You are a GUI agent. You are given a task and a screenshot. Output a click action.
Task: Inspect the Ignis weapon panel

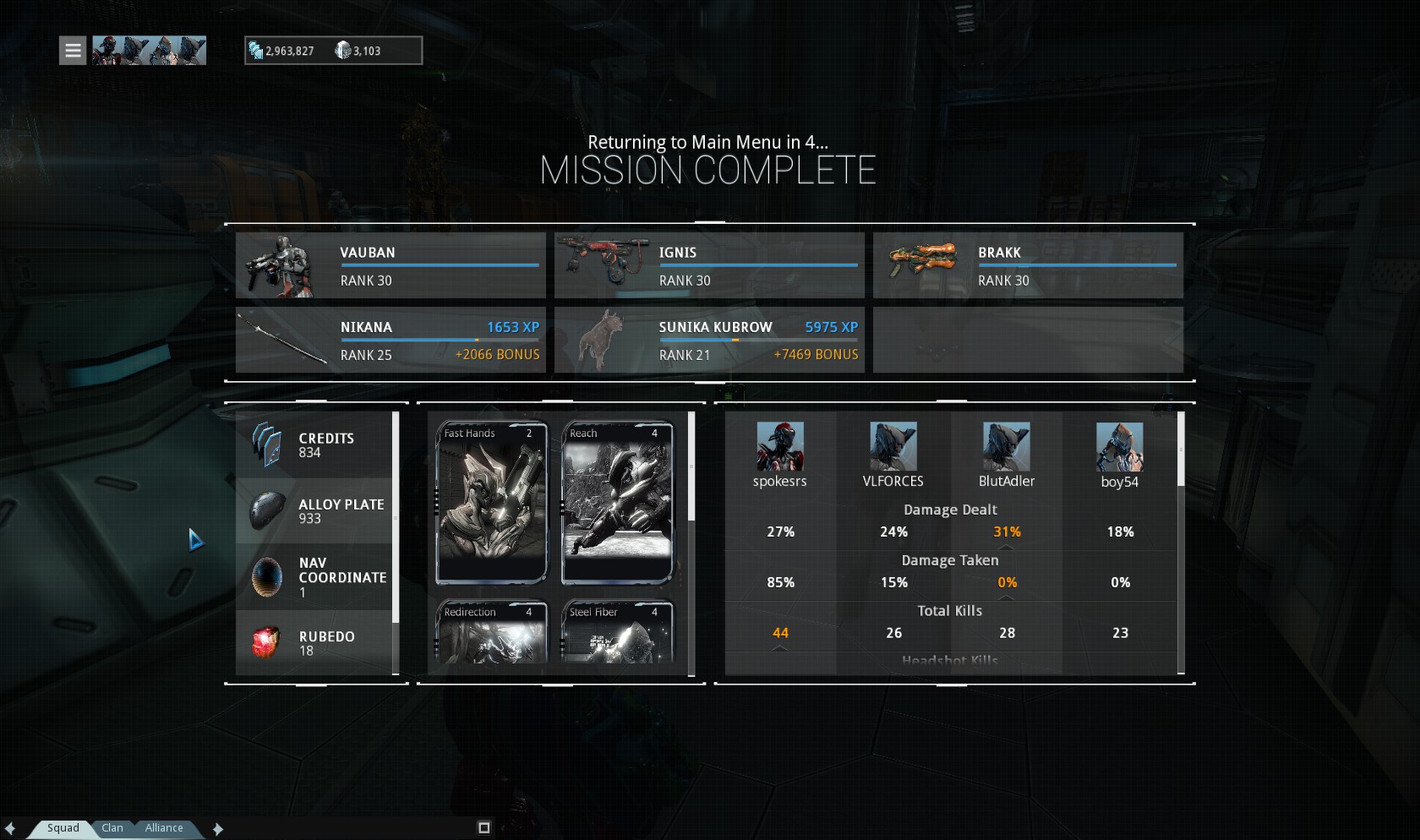(709, 265)
